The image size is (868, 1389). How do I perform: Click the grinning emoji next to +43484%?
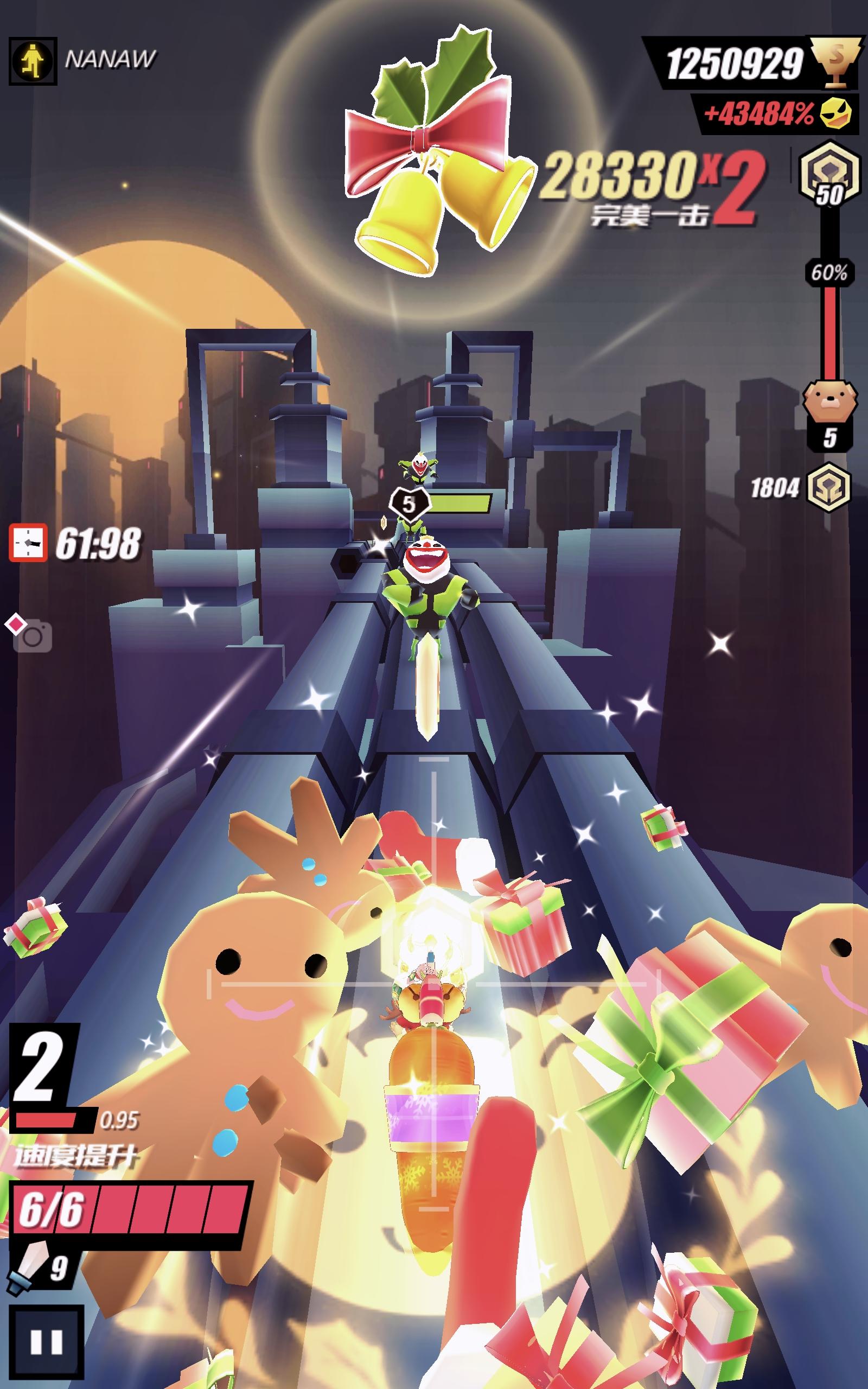[836, 115]
